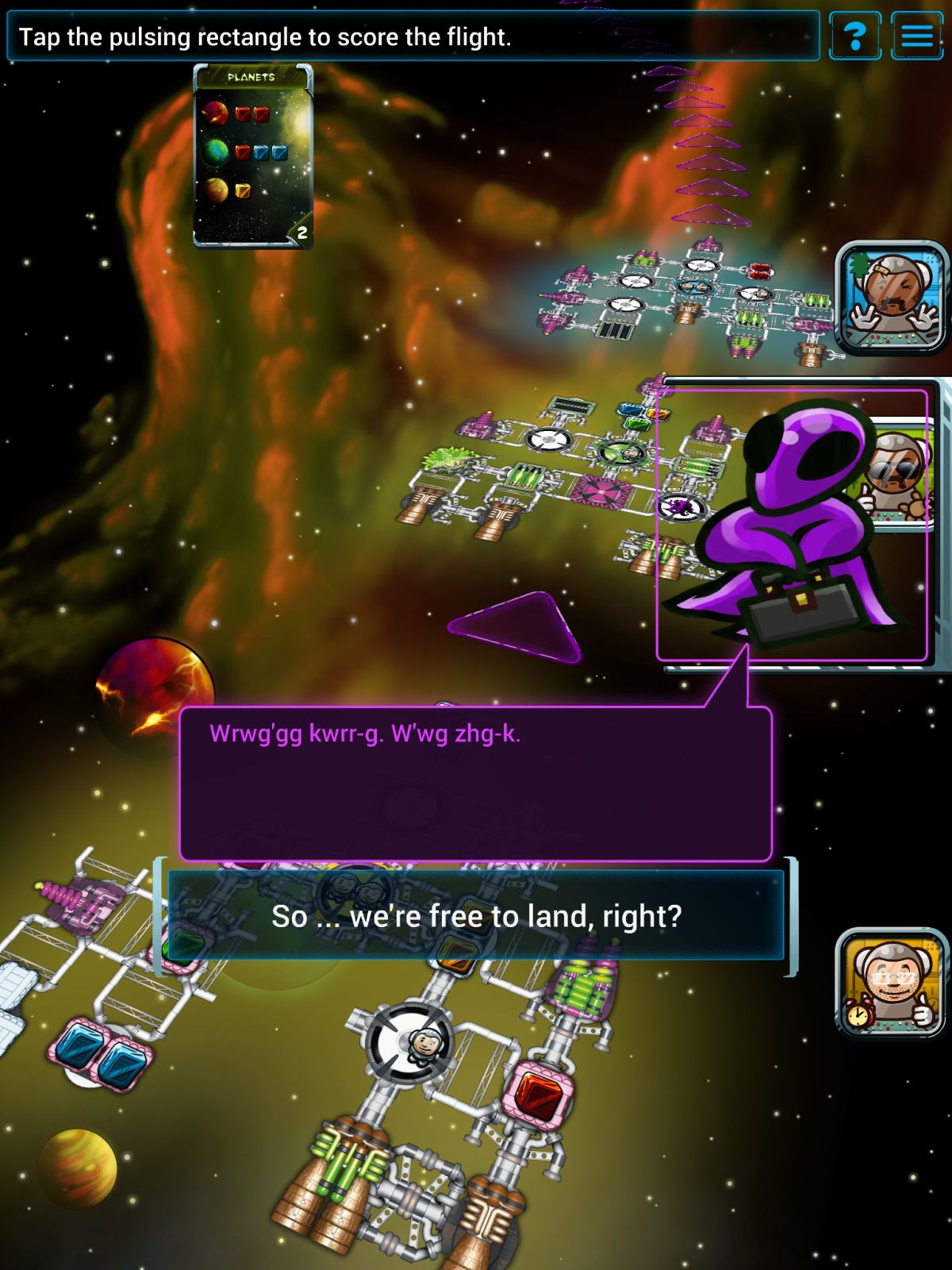Select the Planets adventure card
The image size is (952, 1270).
tap(253, 156)
